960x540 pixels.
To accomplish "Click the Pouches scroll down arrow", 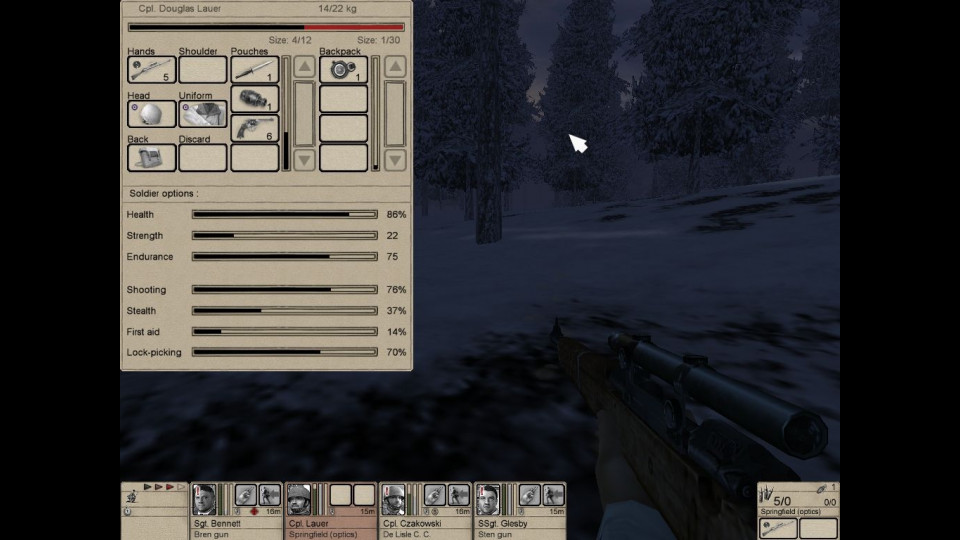I will (x=305, y=159).
